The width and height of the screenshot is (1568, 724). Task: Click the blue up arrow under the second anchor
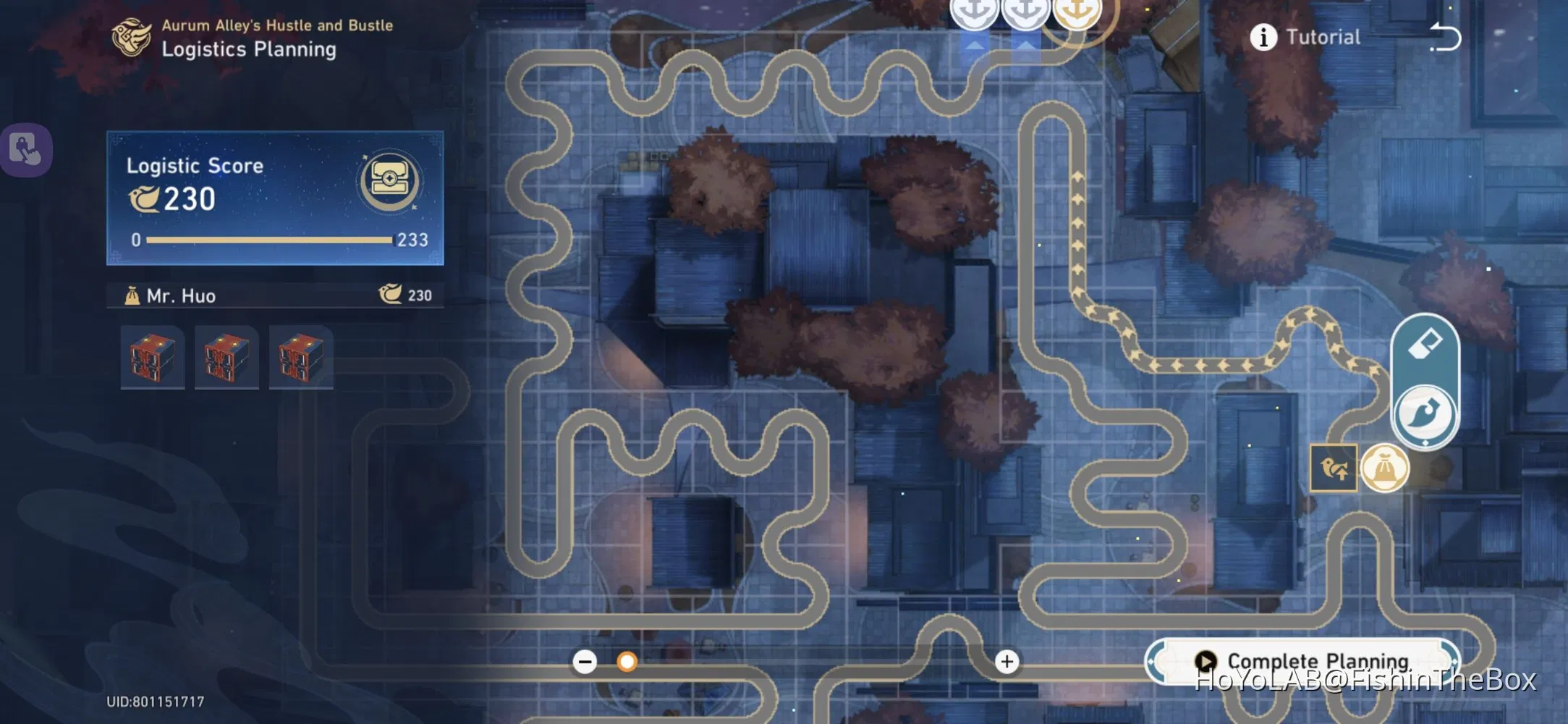(1028, 43)
